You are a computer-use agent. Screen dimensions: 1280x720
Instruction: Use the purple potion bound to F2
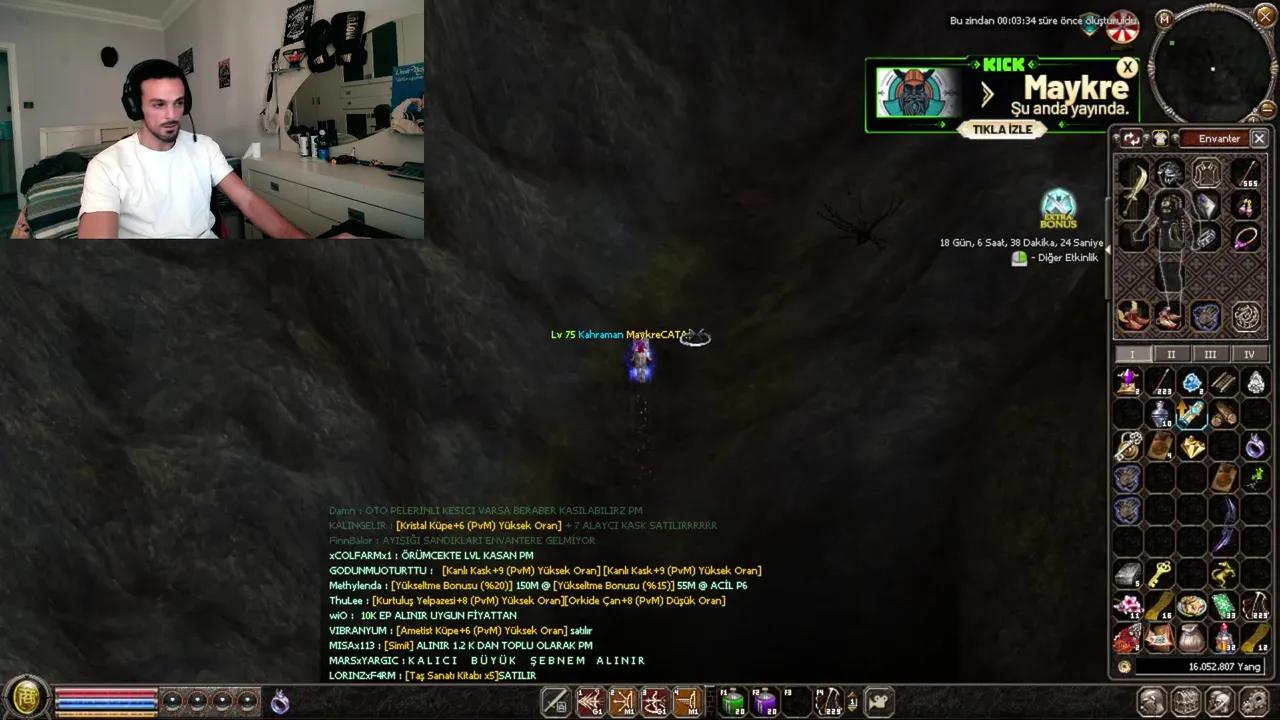(764, 702)
